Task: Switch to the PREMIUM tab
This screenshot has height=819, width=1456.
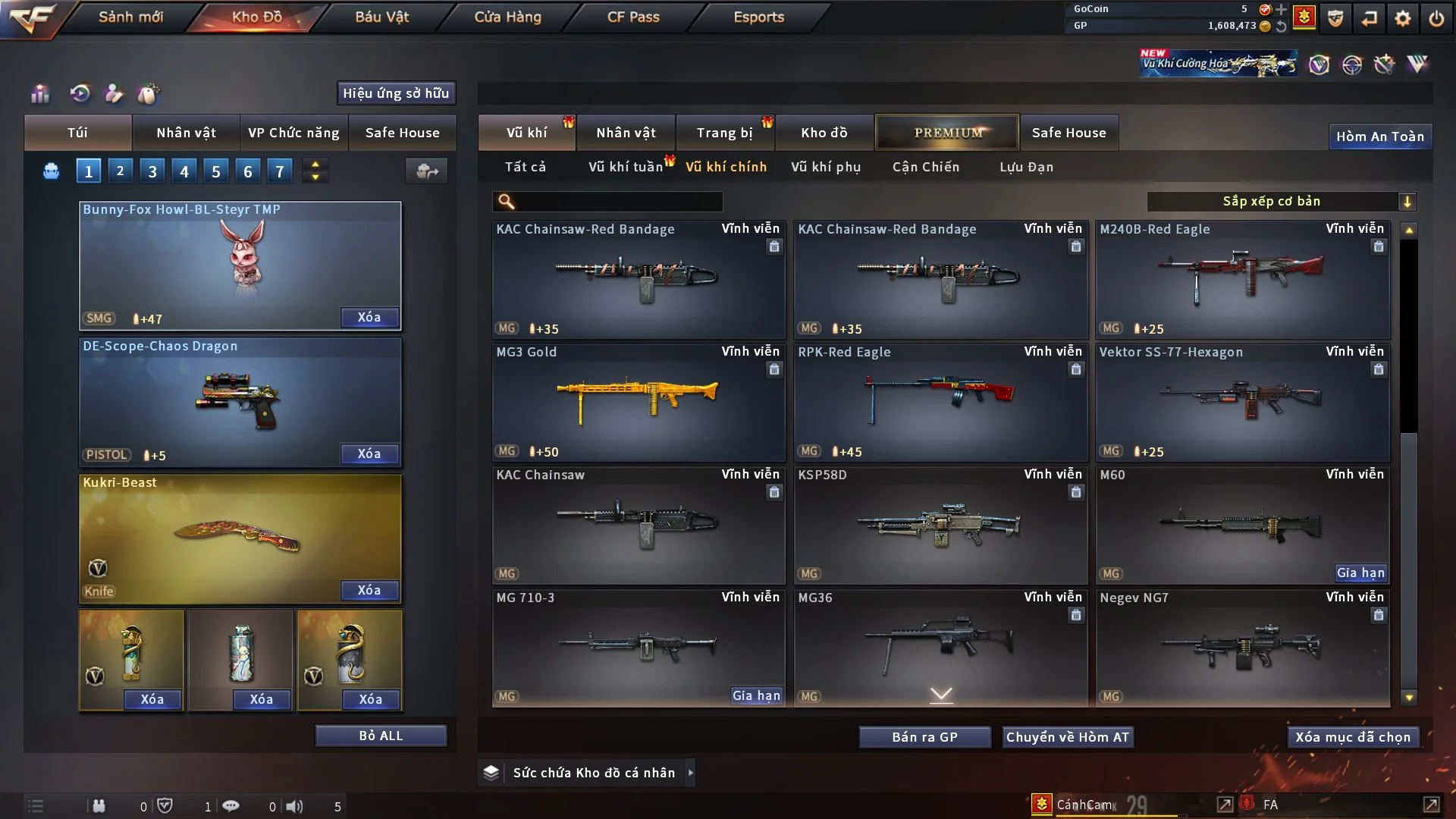Action: click(947, 133)
